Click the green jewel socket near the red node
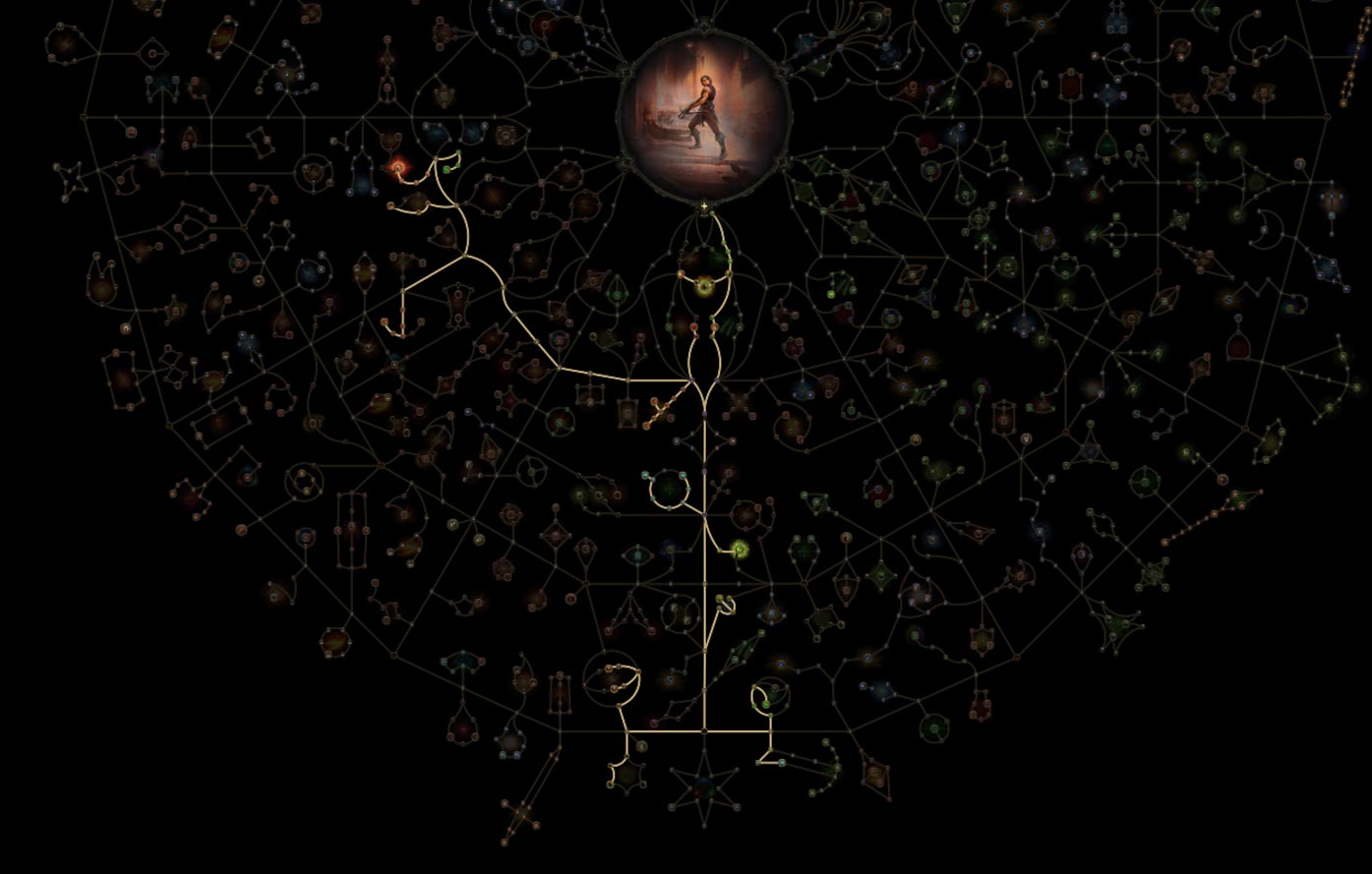 pos(447,169)
